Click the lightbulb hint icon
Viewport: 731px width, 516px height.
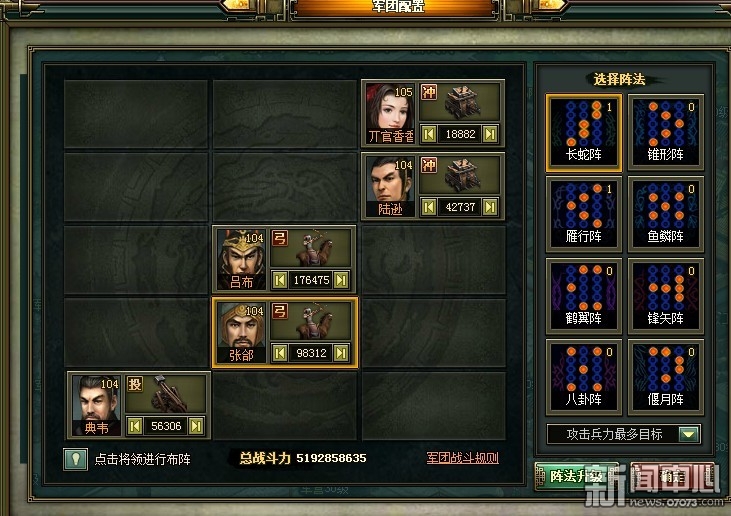pos(73,459)
